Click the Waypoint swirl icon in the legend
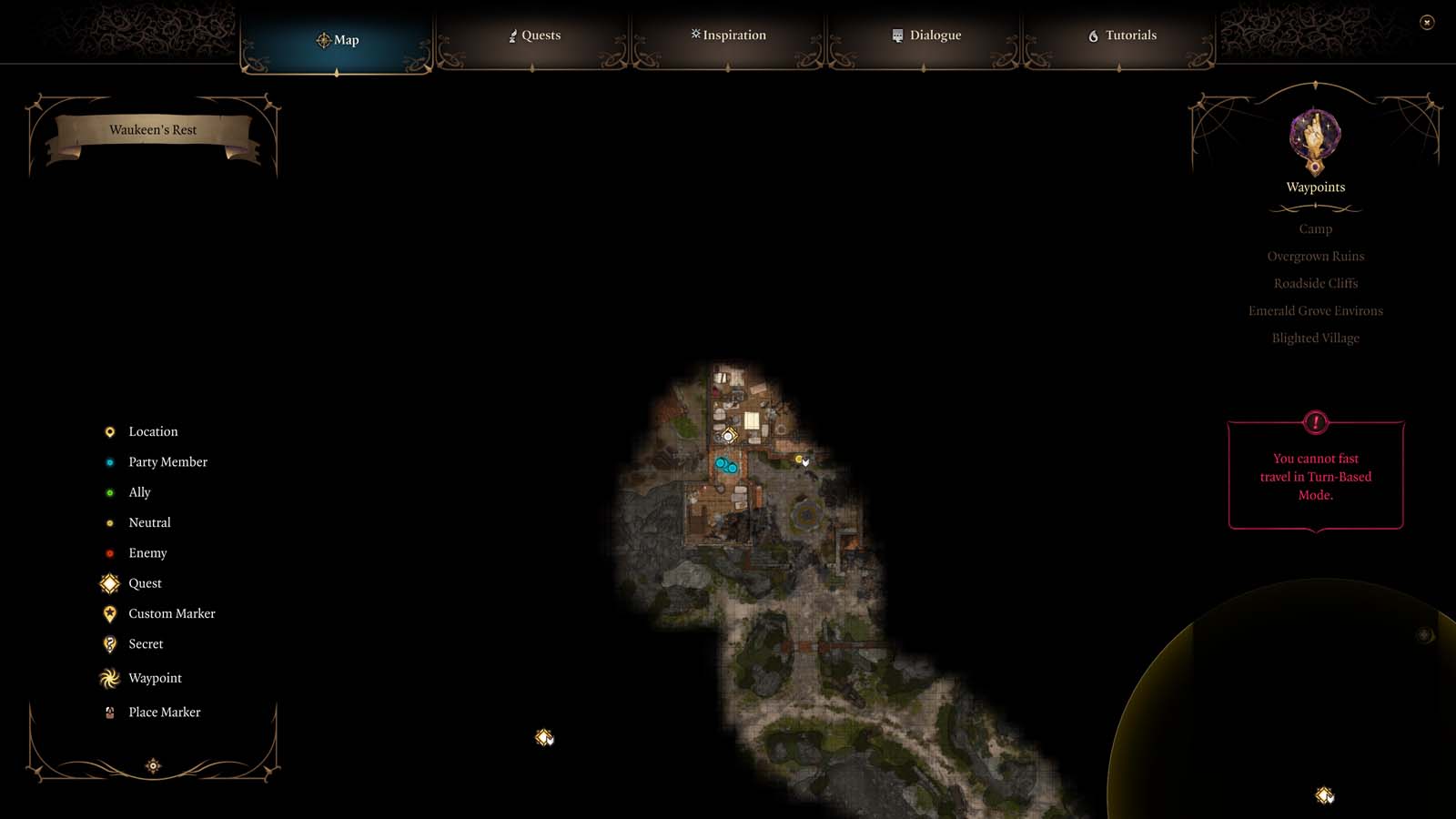Image resolution: width=1456 pixels, height=819 pixels. point(109,678)
